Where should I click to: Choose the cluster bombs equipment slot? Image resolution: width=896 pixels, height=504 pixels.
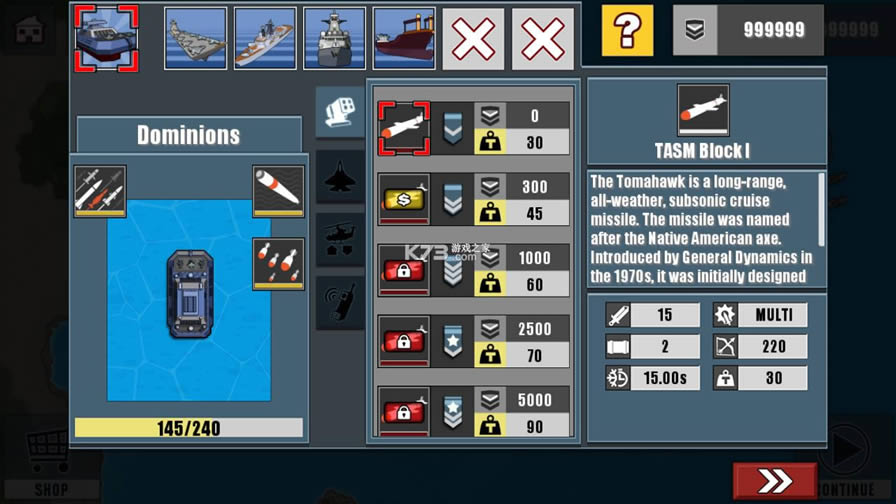coord(278,263)
